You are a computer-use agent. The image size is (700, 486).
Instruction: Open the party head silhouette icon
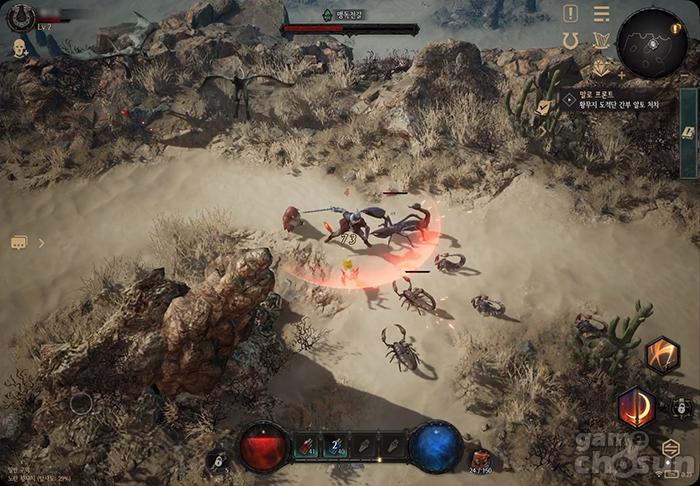[19, 47]
